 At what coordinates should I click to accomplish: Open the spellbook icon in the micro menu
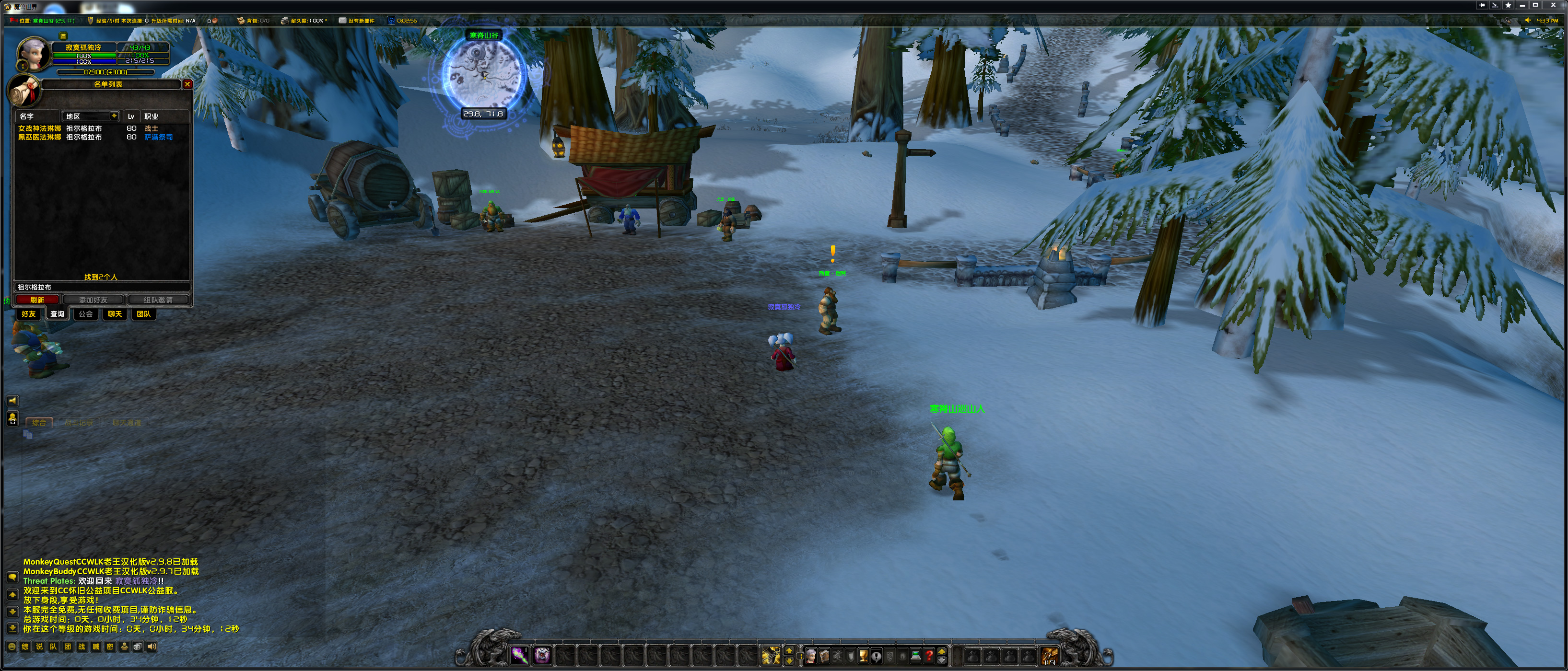pos(824,656)
